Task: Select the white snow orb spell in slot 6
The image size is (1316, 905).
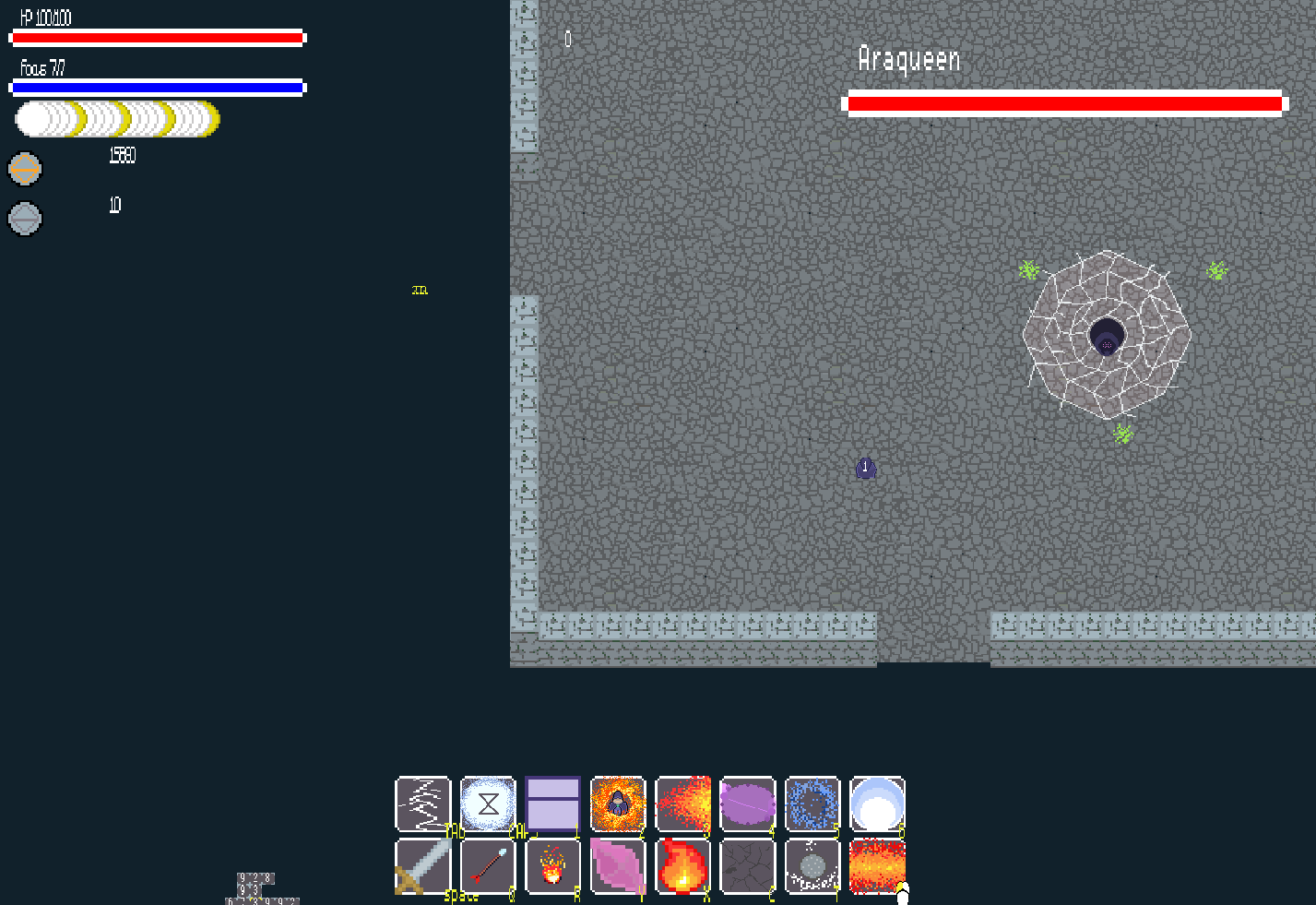Action: coord(877,804)
